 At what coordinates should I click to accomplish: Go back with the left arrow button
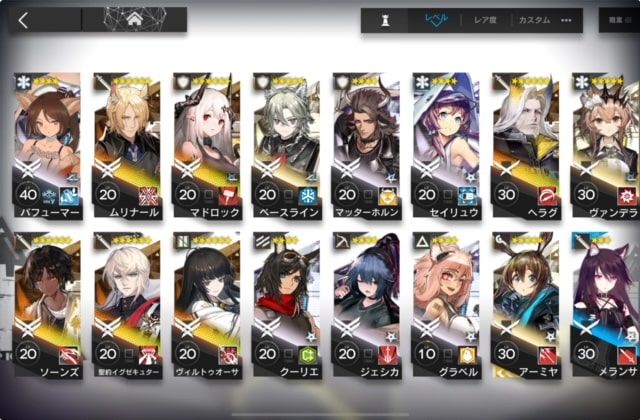tap(24, 19)
